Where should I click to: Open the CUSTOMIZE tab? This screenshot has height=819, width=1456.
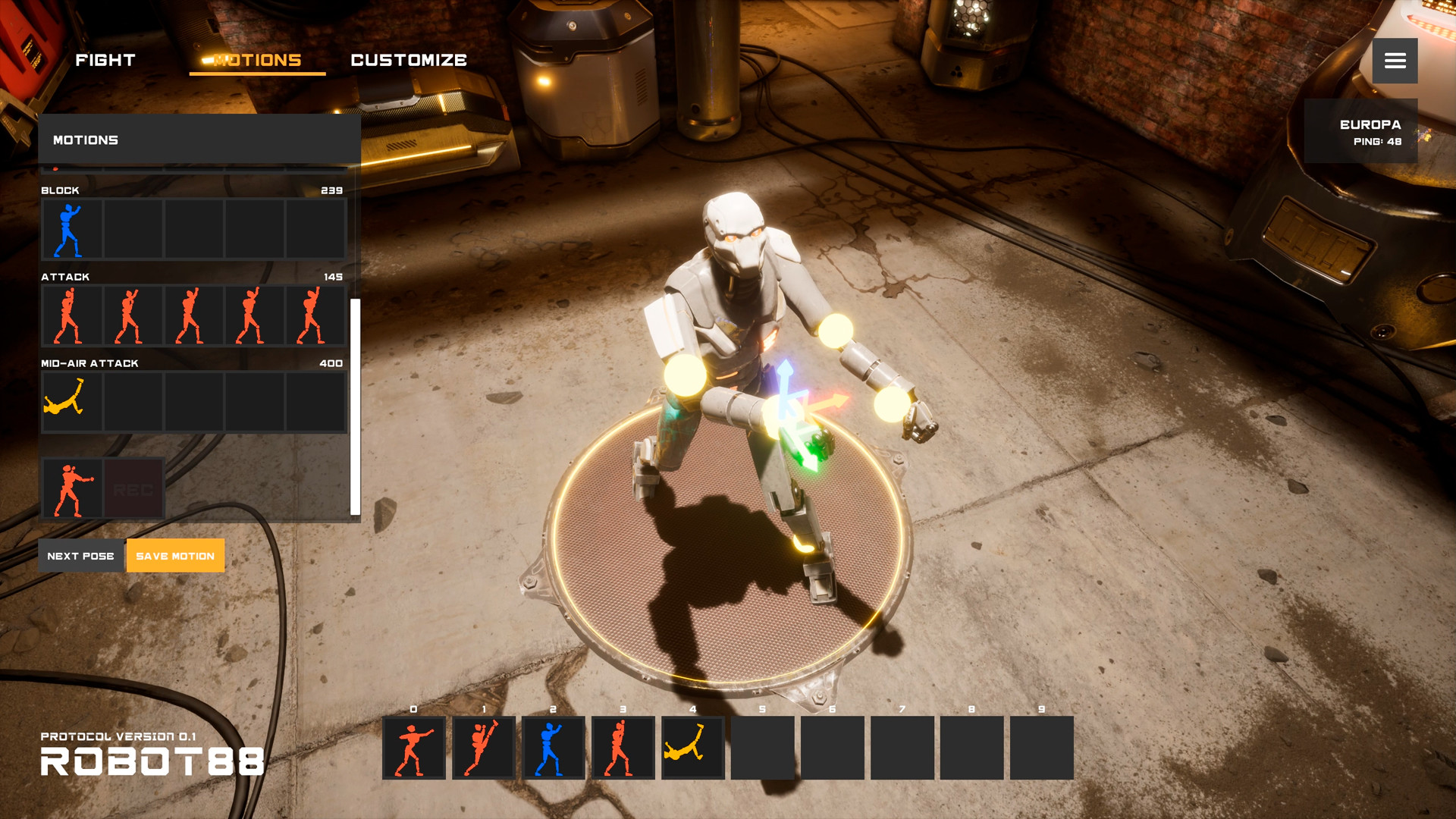[x=409, y=60]
